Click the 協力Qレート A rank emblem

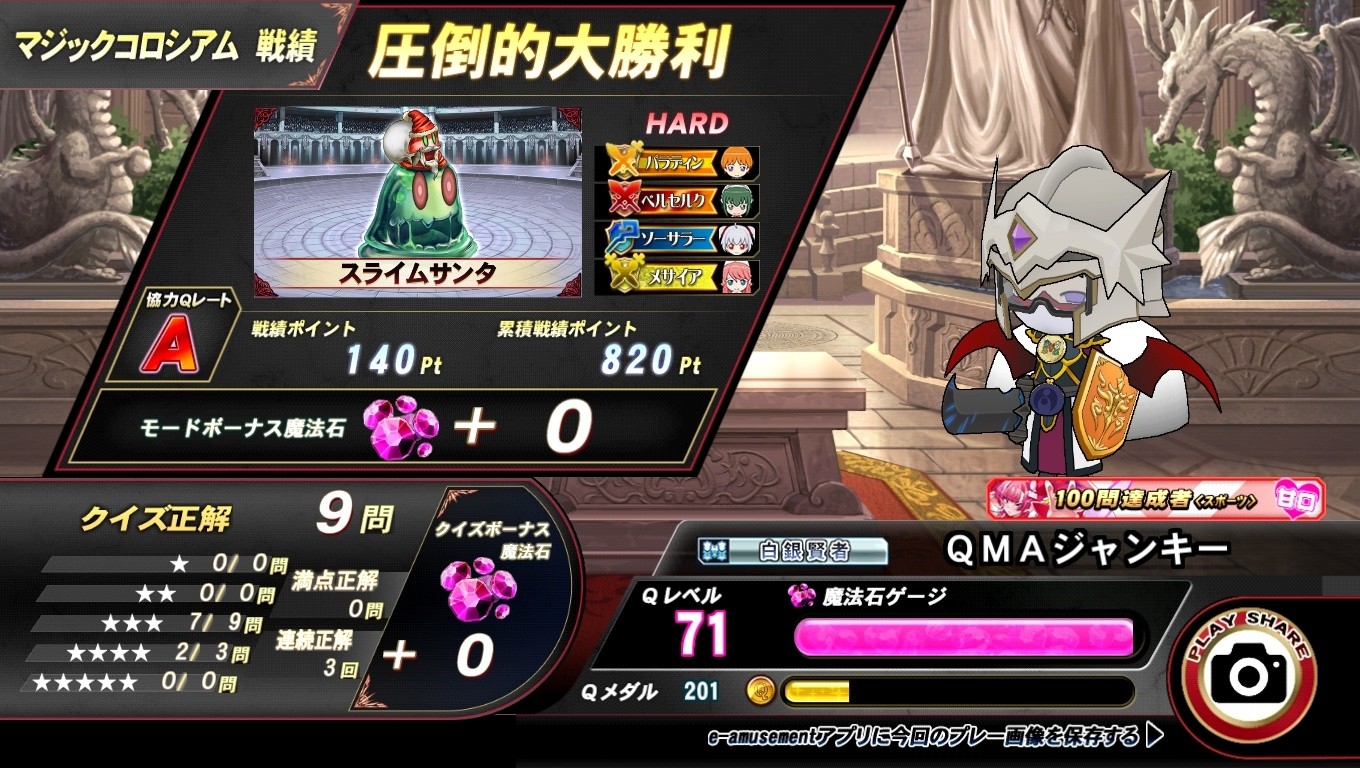coord(172,345)
